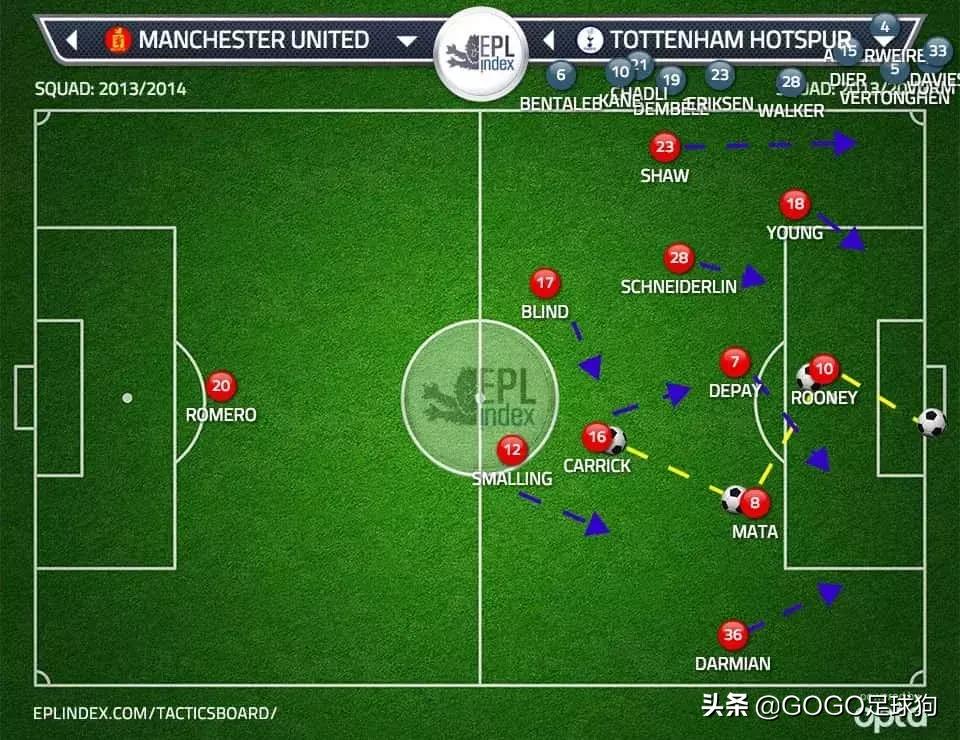
Task: Choose Mata's number 8 token
Action: point(755,503)
